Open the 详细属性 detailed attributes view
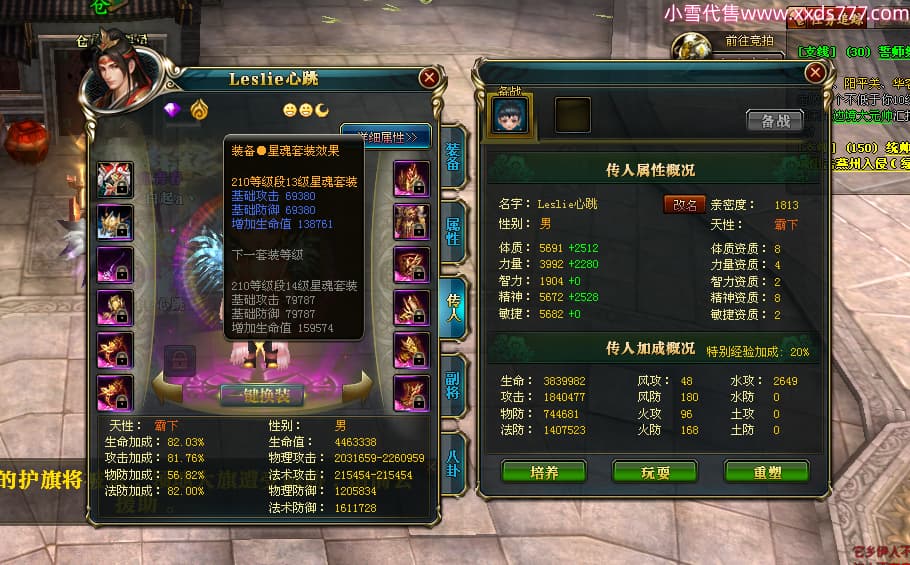The image size is (910, 565). click(386, 136)
